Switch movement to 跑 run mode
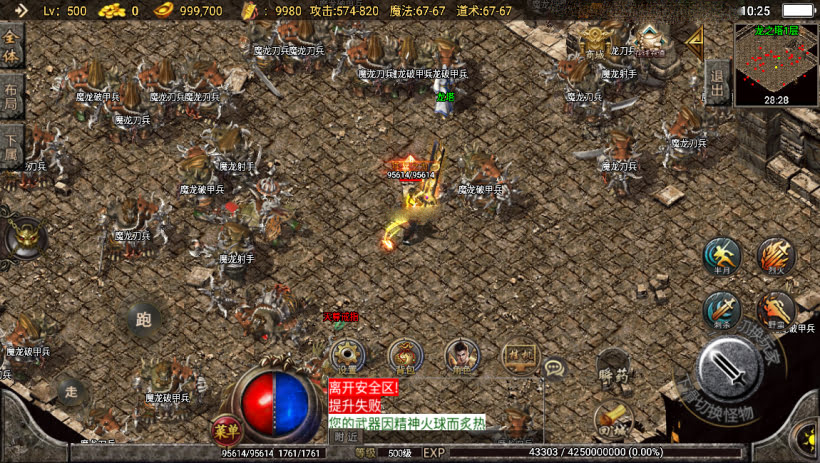This screenshot has width=820, height=463. (143, 320)
